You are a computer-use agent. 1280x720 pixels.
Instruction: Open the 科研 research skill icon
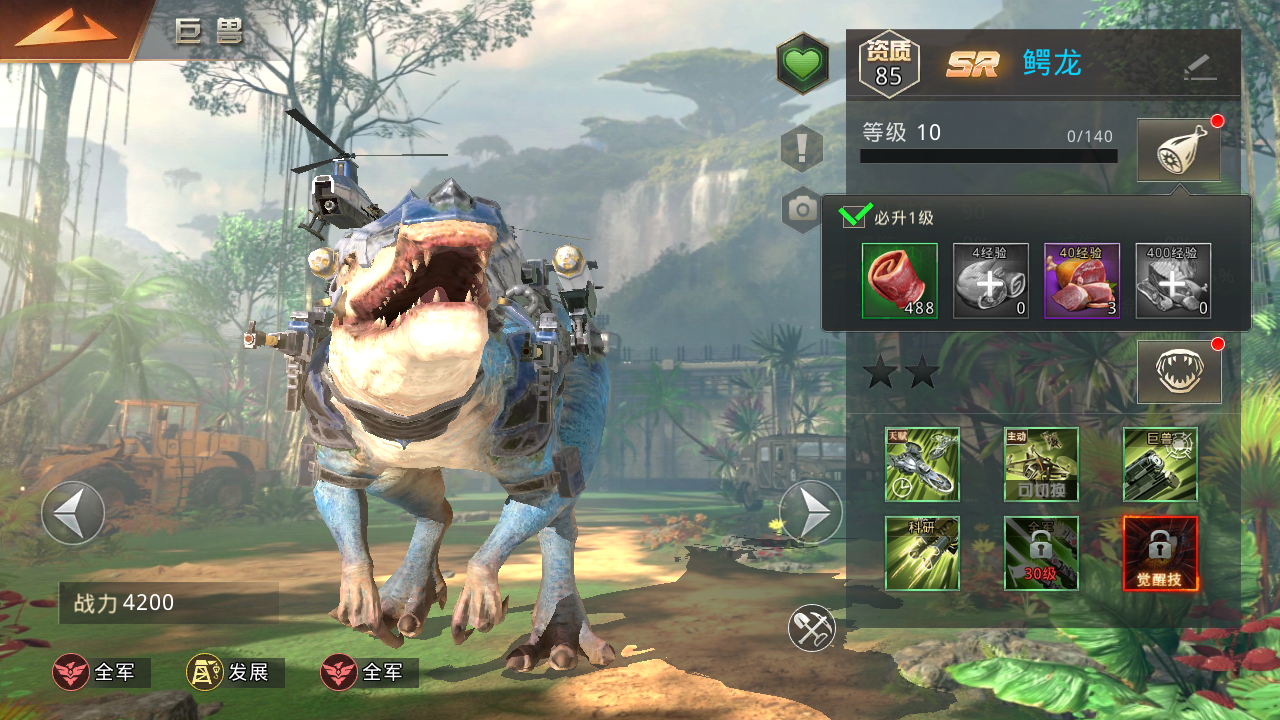point(922,553)
